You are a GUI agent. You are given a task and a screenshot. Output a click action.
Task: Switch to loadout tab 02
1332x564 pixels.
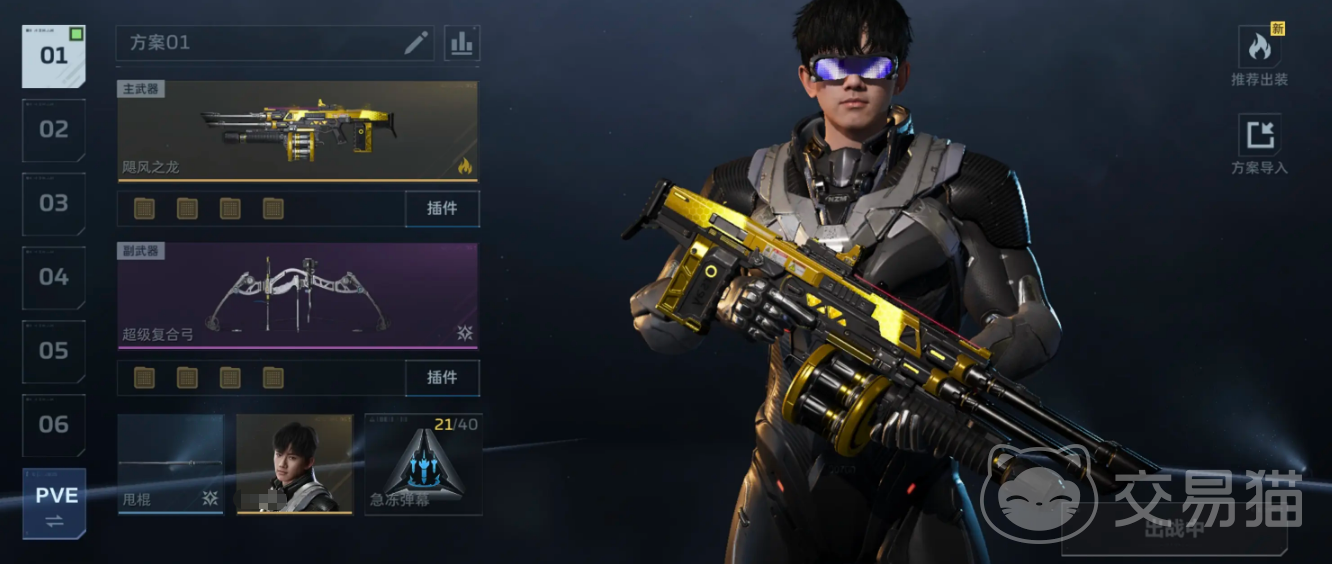click(54, 130)
